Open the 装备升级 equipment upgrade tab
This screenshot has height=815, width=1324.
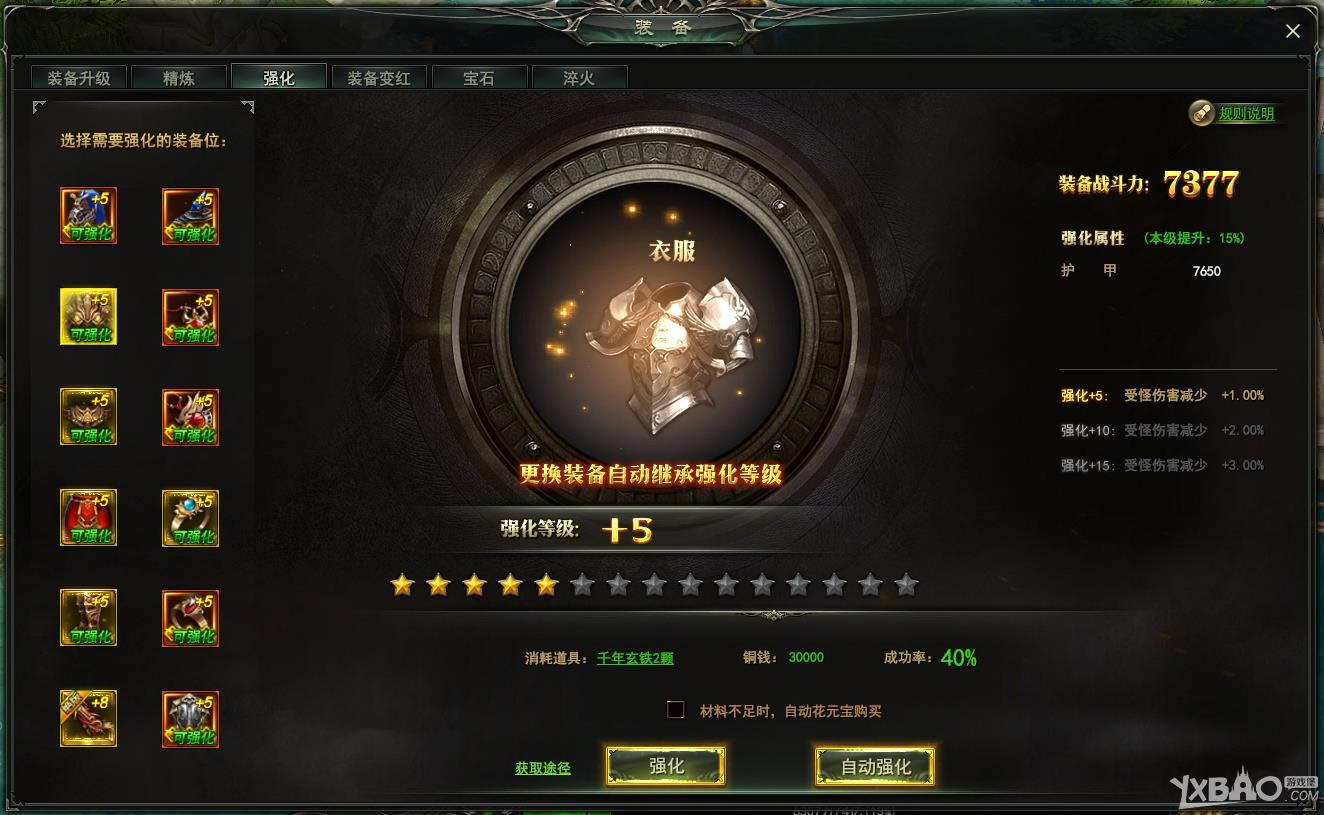tap(78, 76)
